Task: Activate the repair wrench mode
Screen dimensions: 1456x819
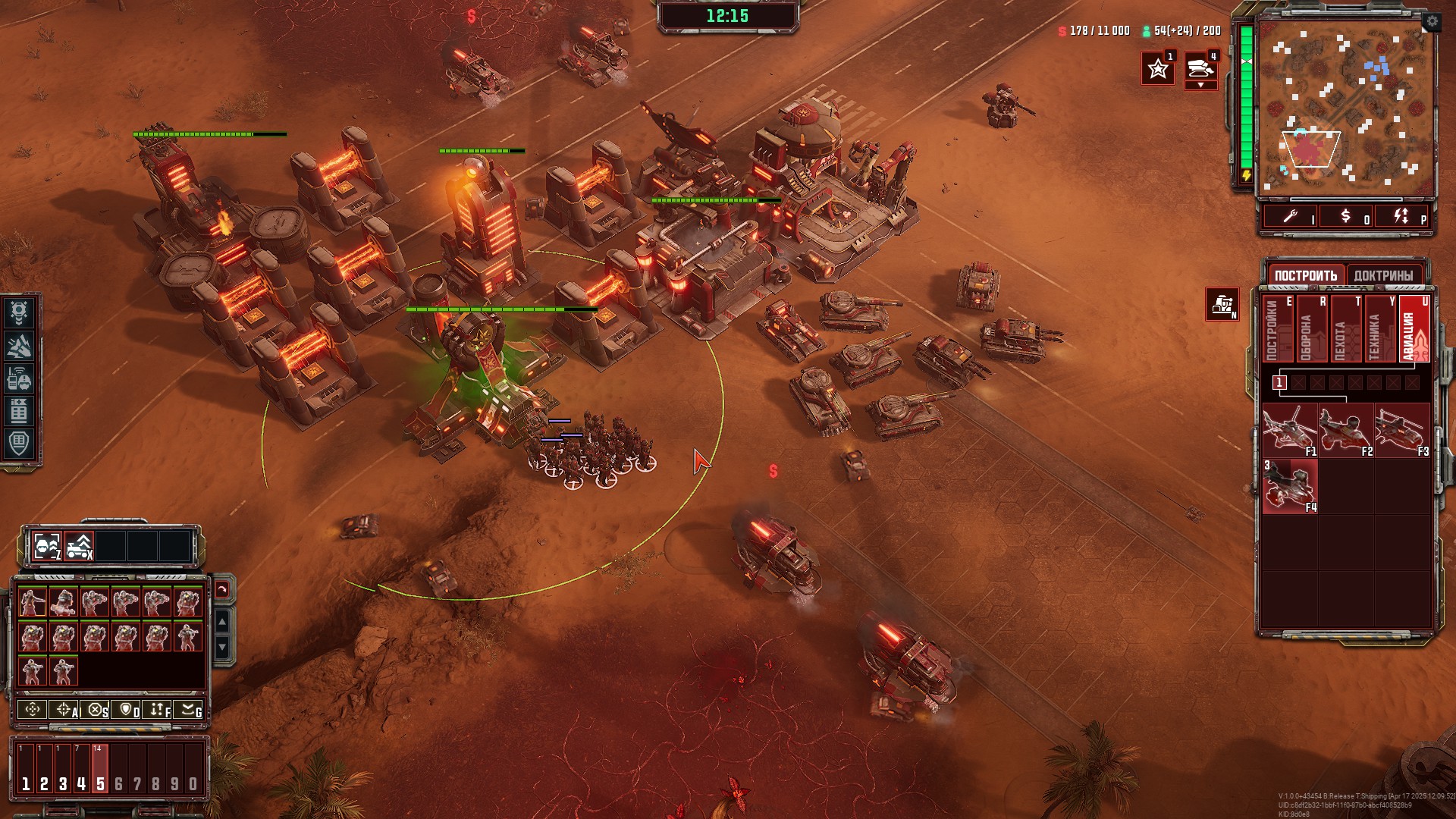Action: (x=1290, y=217)
